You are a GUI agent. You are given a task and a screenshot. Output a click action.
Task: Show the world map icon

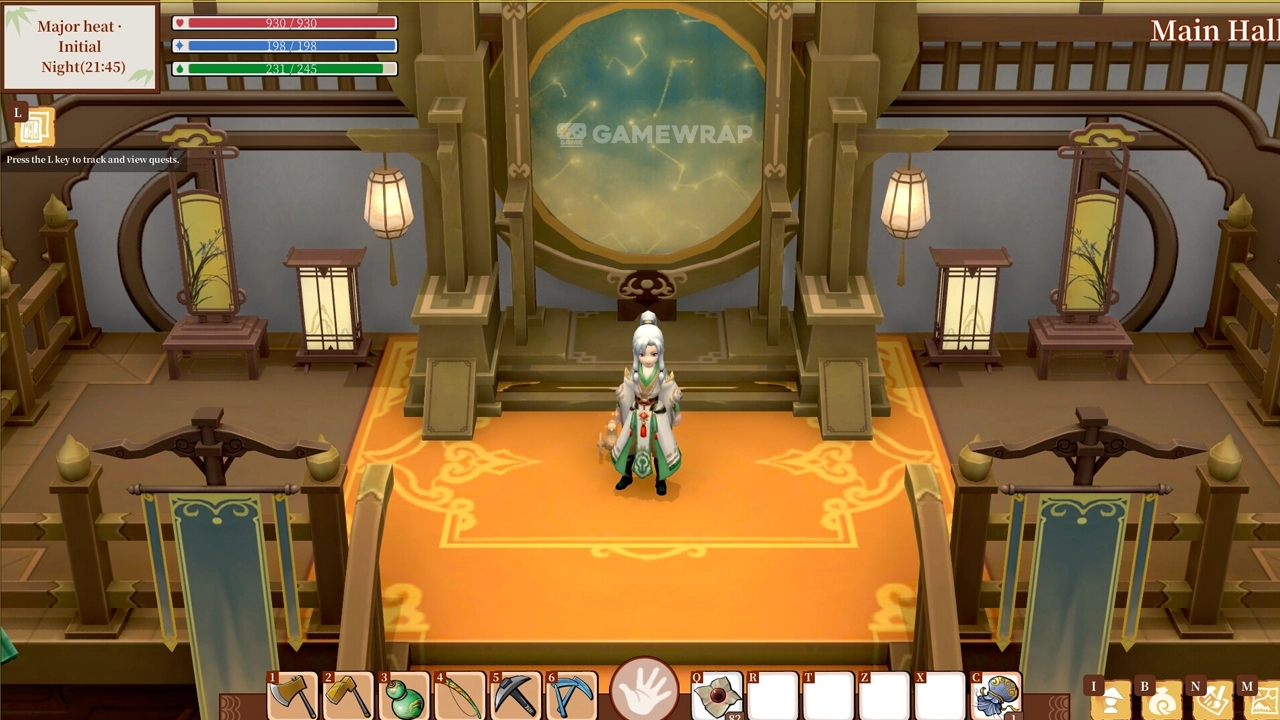[1264, 702]
